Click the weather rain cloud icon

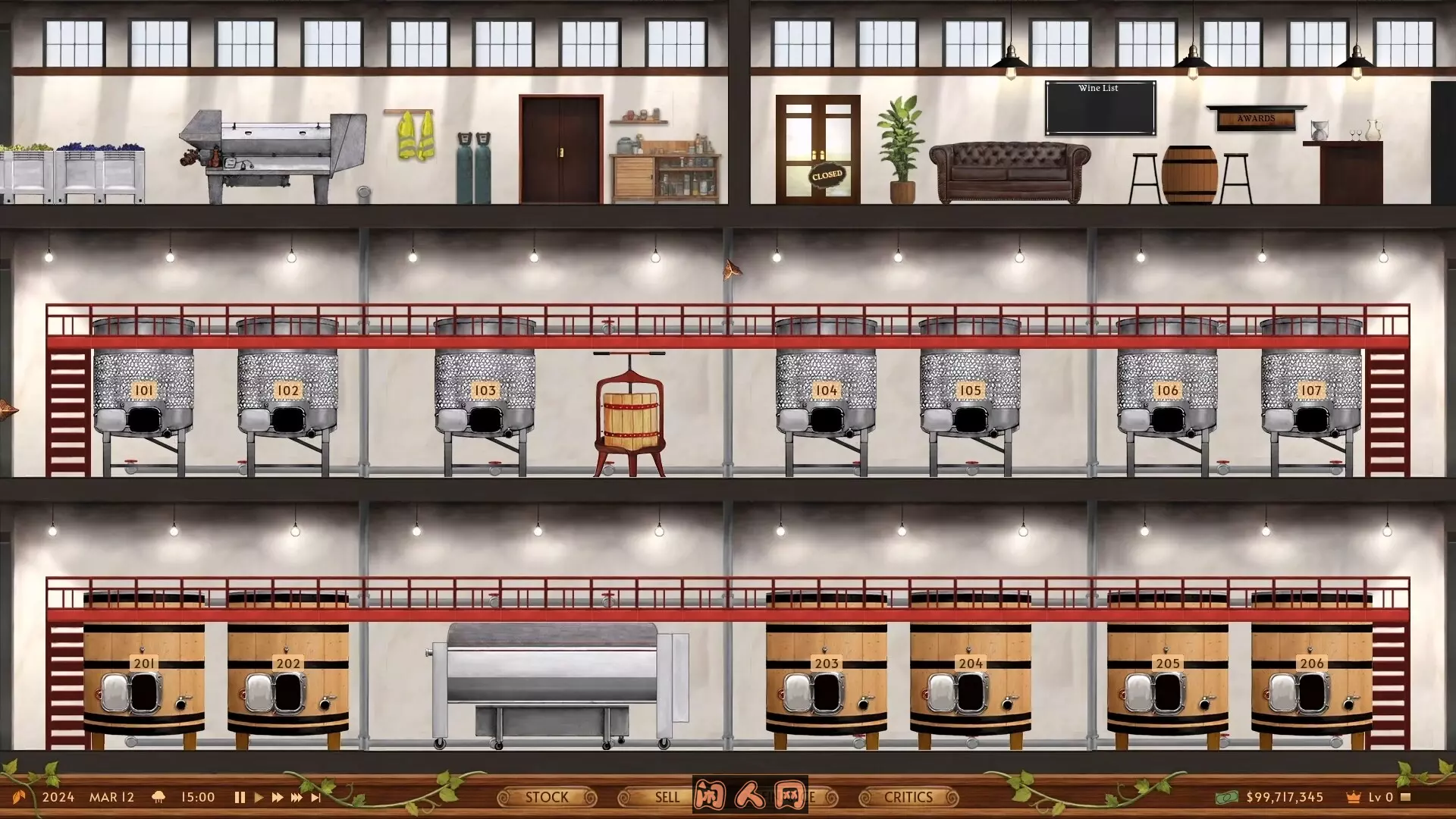click(158, 797)
